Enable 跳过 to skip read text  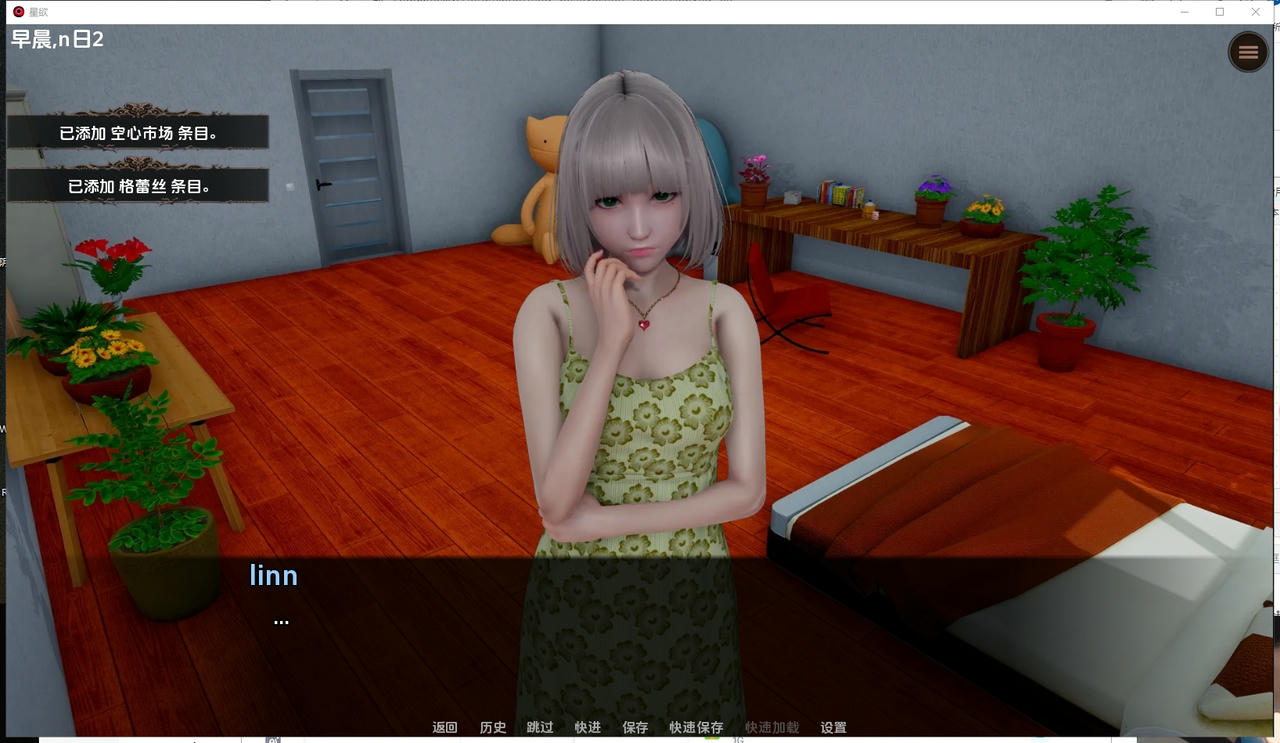[x=540, y=727]
